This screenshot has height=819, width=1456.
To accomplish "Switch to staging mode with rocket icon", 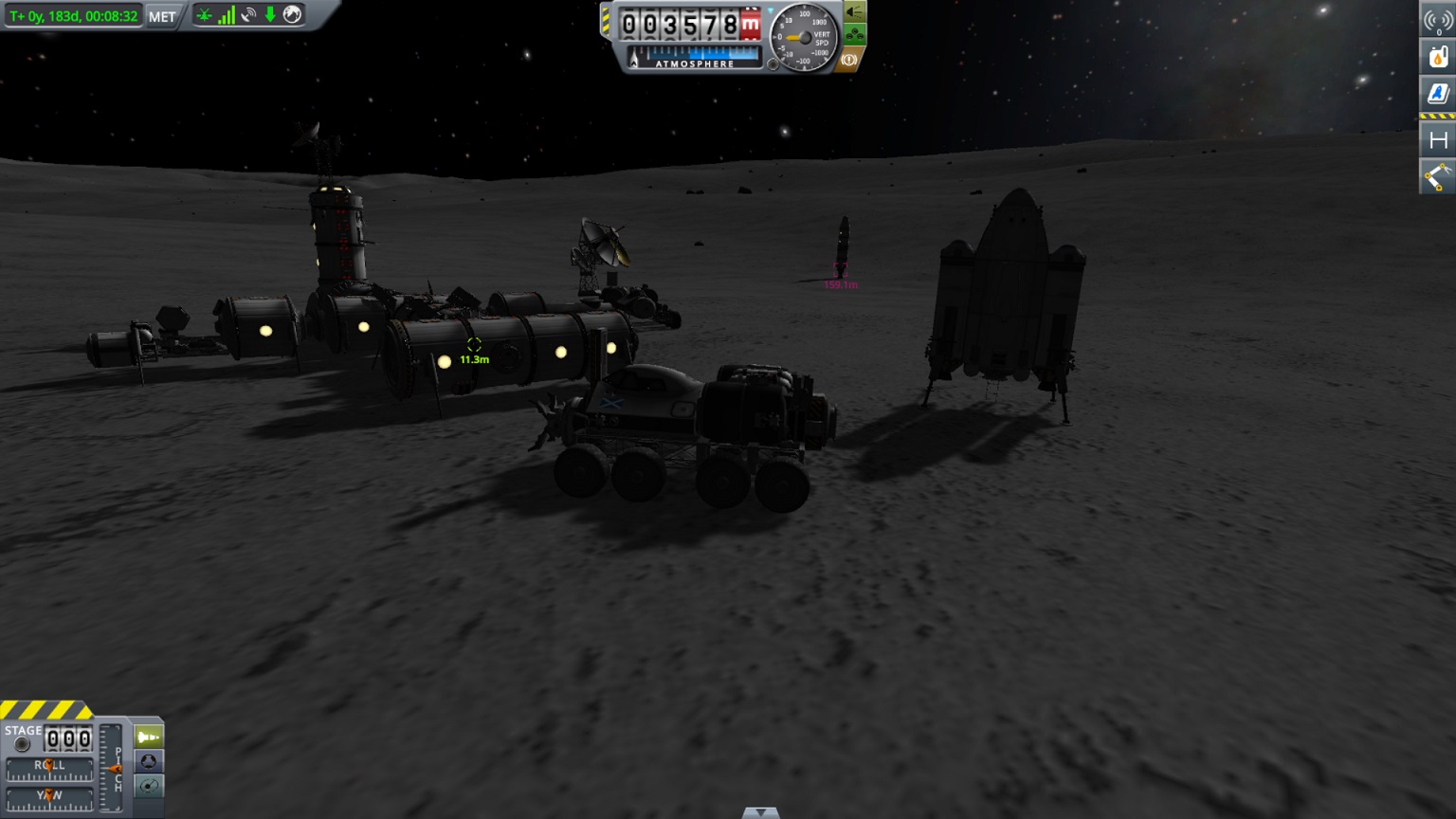I will pyautogui.click(x=149, y=737).
